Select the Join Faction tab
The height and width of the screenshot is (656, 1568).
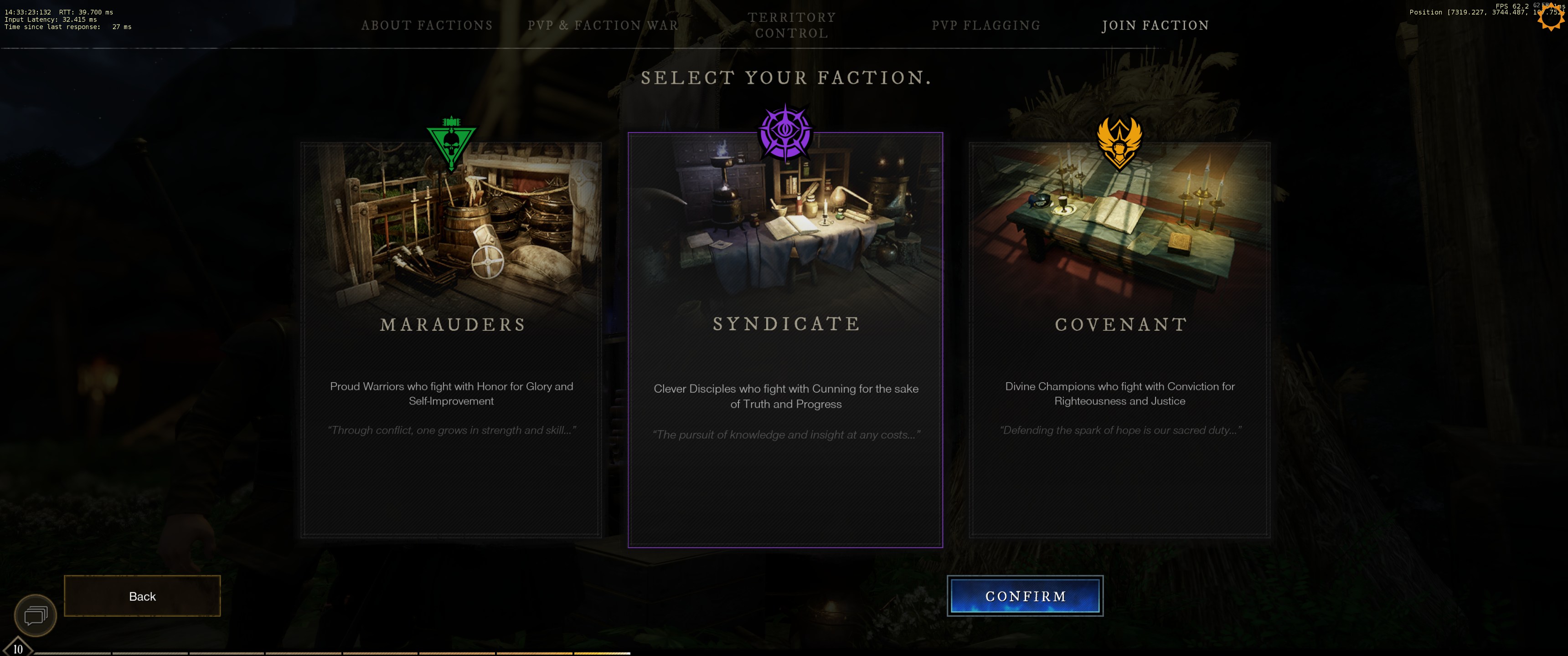(x=1155, y=26)
